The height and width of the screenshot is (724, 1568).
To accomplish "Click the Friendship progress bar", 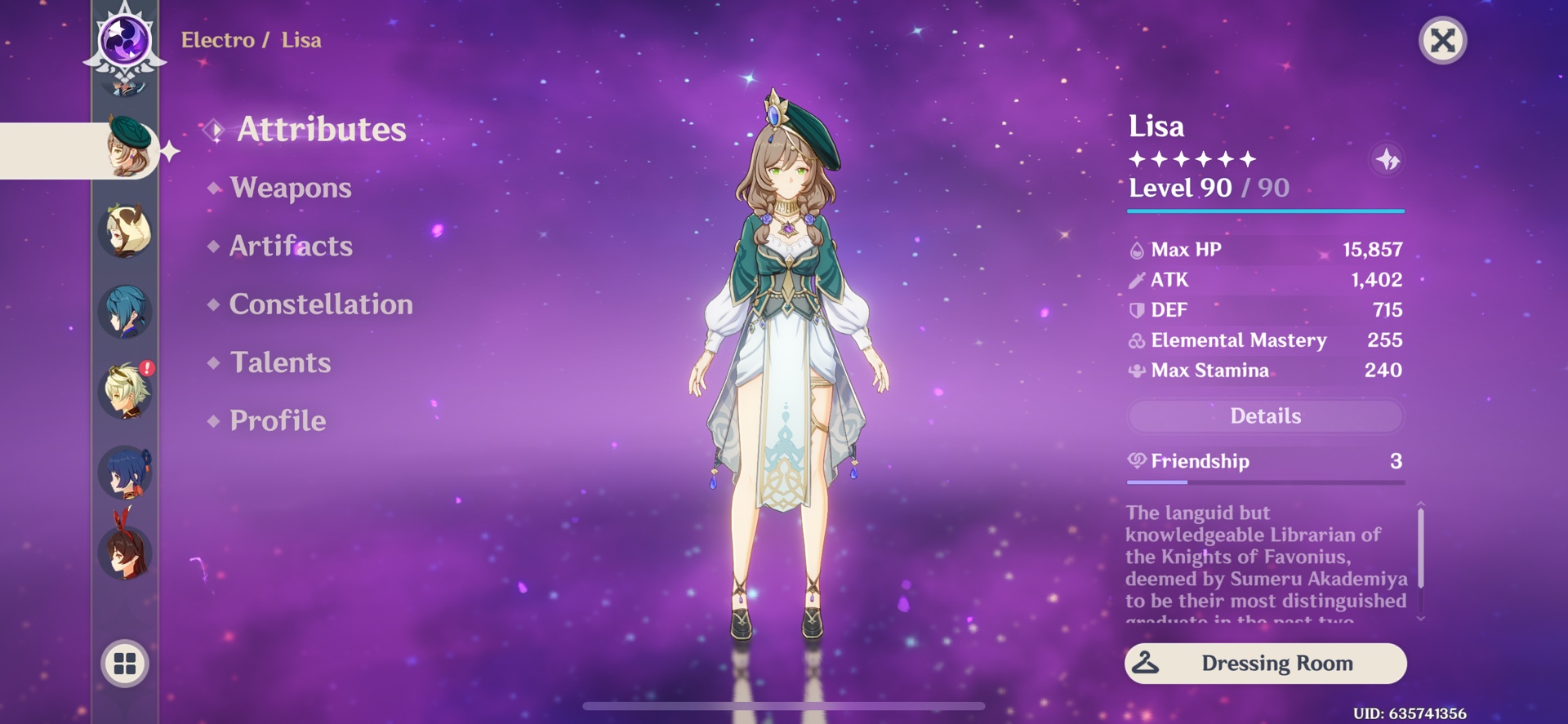I will point(1266,482).
